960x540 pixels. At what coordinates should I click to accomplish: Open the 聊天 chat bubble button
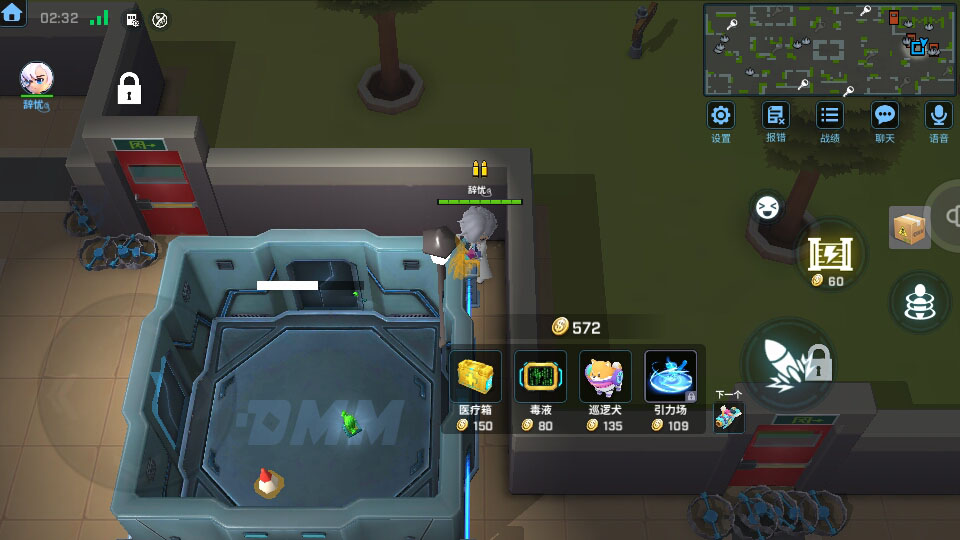pos(884,115)
